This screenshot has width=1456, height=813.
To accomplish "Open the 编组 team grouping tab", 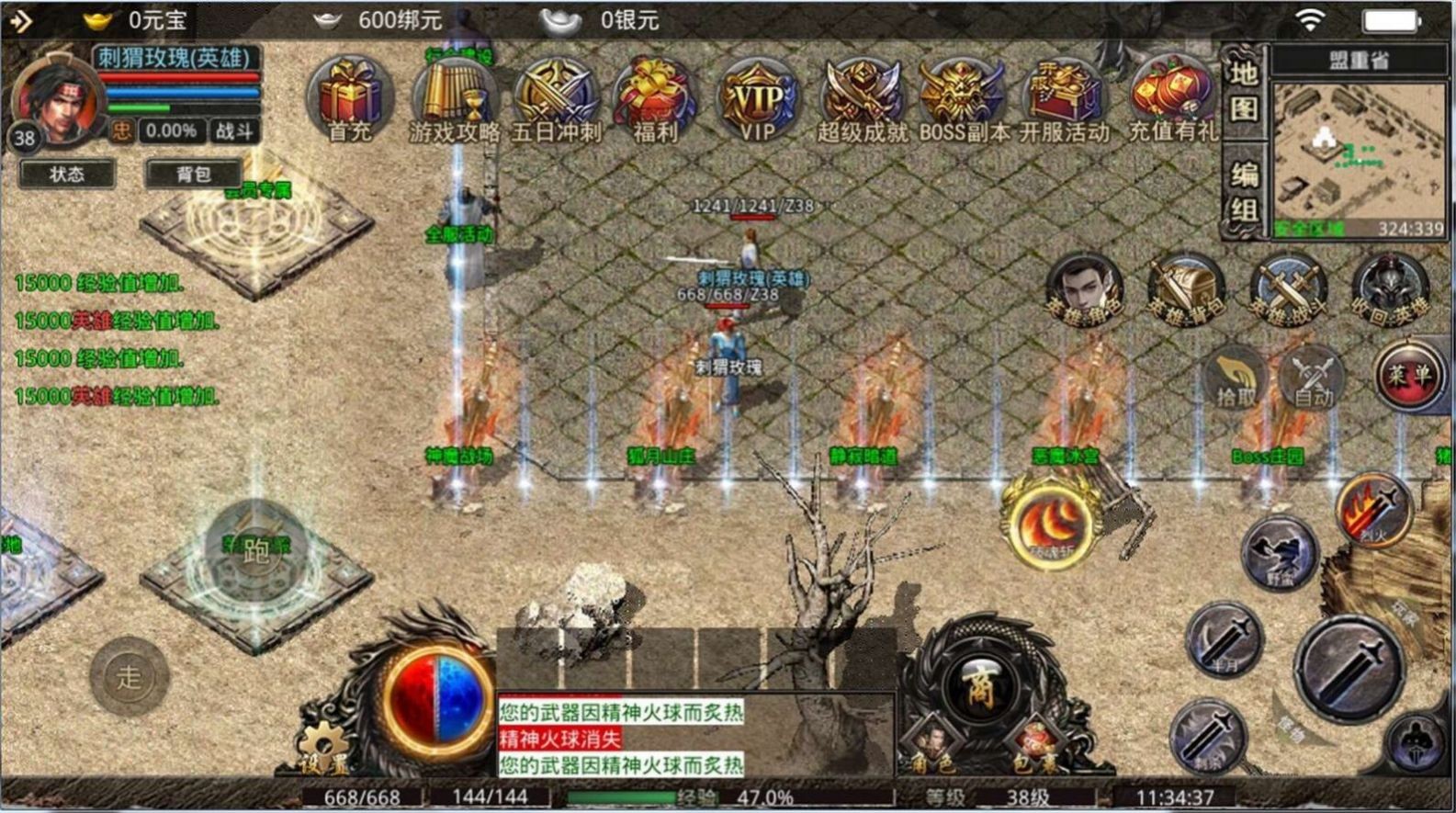I will [1244, 193].
